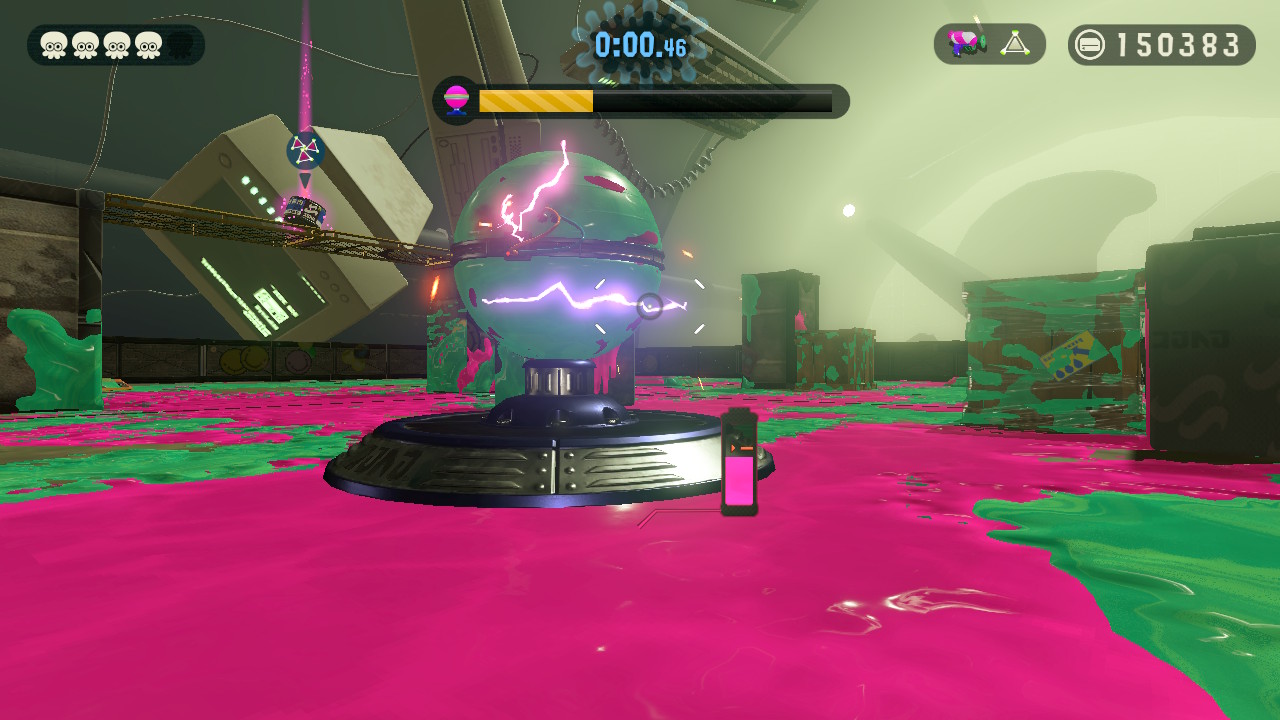Click the triple-triangle canned special marker

click(305, 151)
